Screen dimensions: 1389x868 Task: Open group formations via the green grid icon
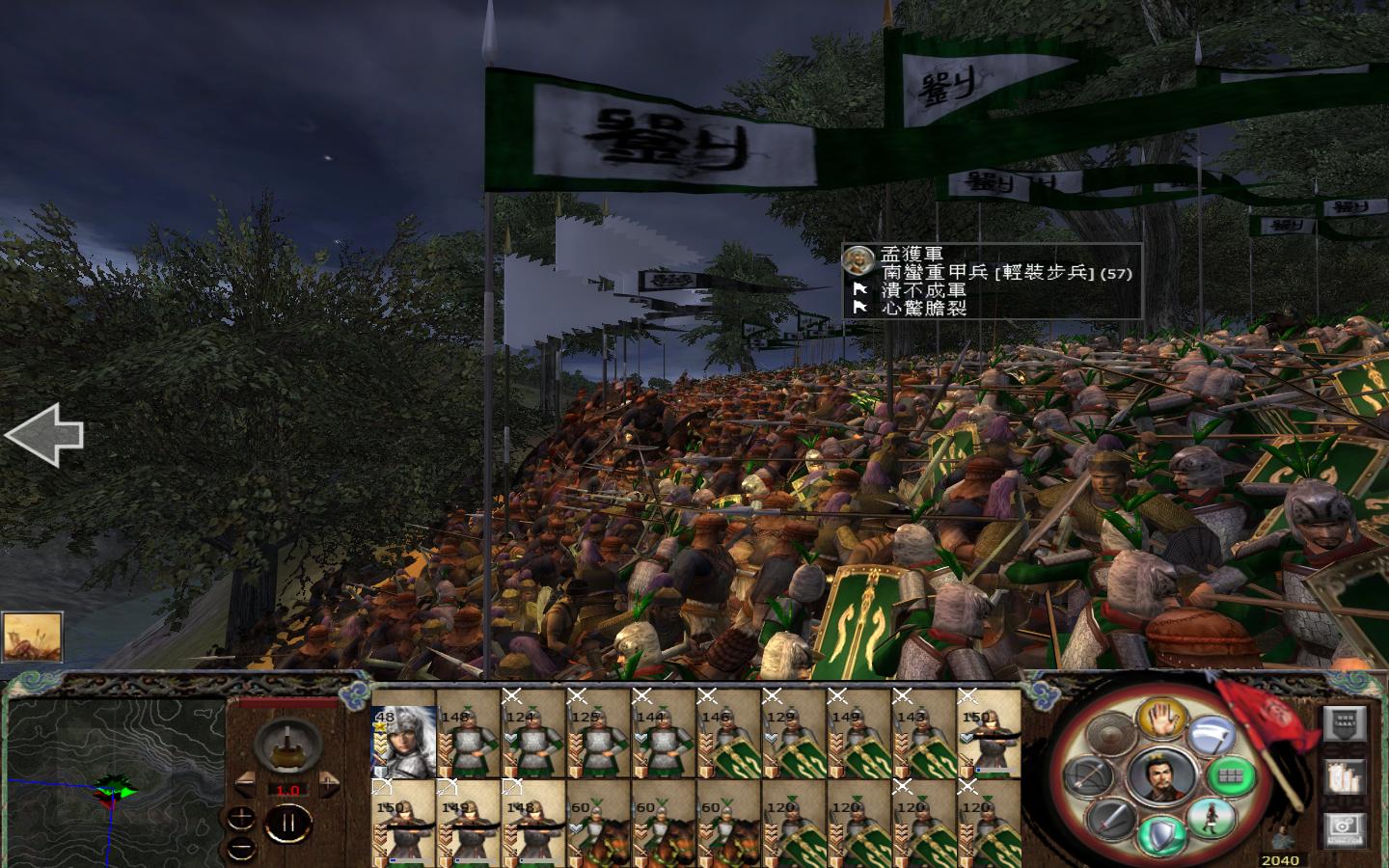tap(1231, 777)
